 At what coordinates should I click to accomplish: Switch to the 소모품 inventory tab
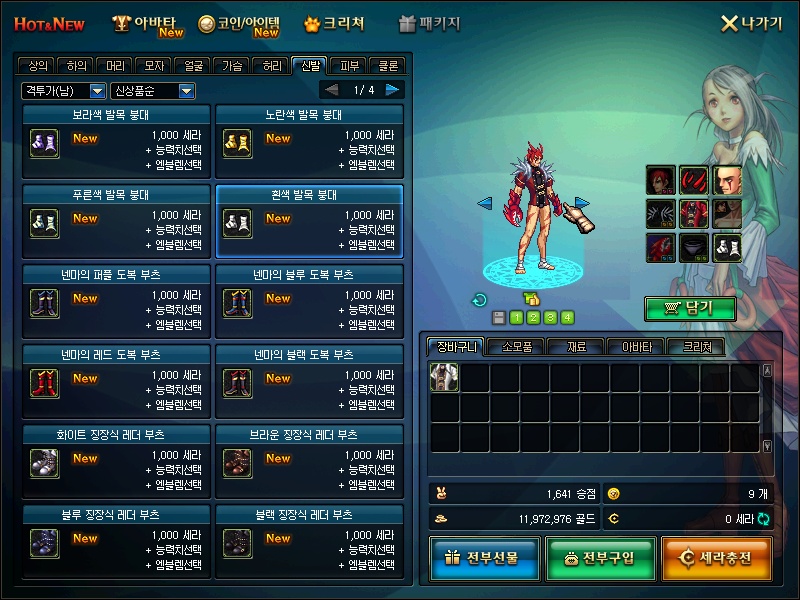pos(517,347)
